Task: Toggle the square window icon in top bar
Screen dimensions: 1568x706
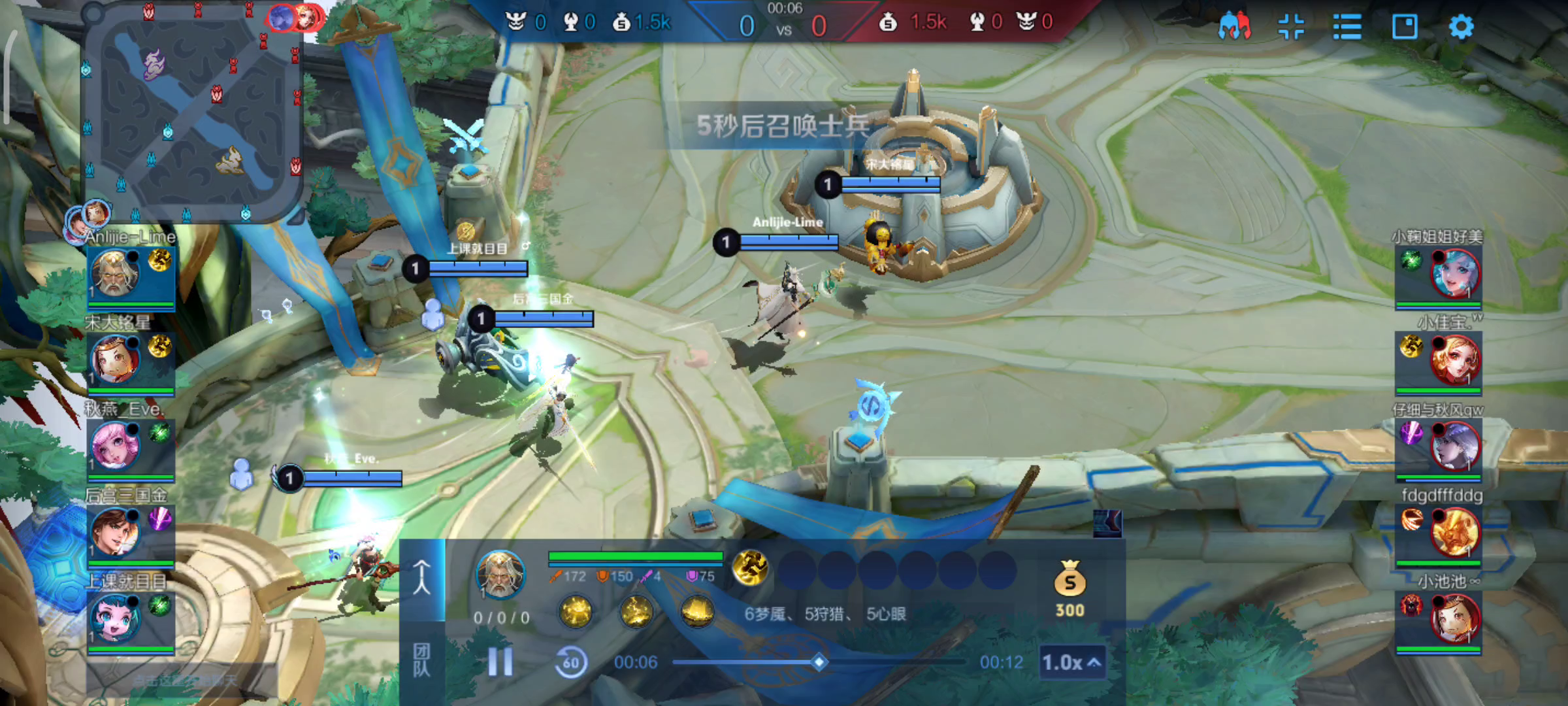Action: click(1405, 27)
